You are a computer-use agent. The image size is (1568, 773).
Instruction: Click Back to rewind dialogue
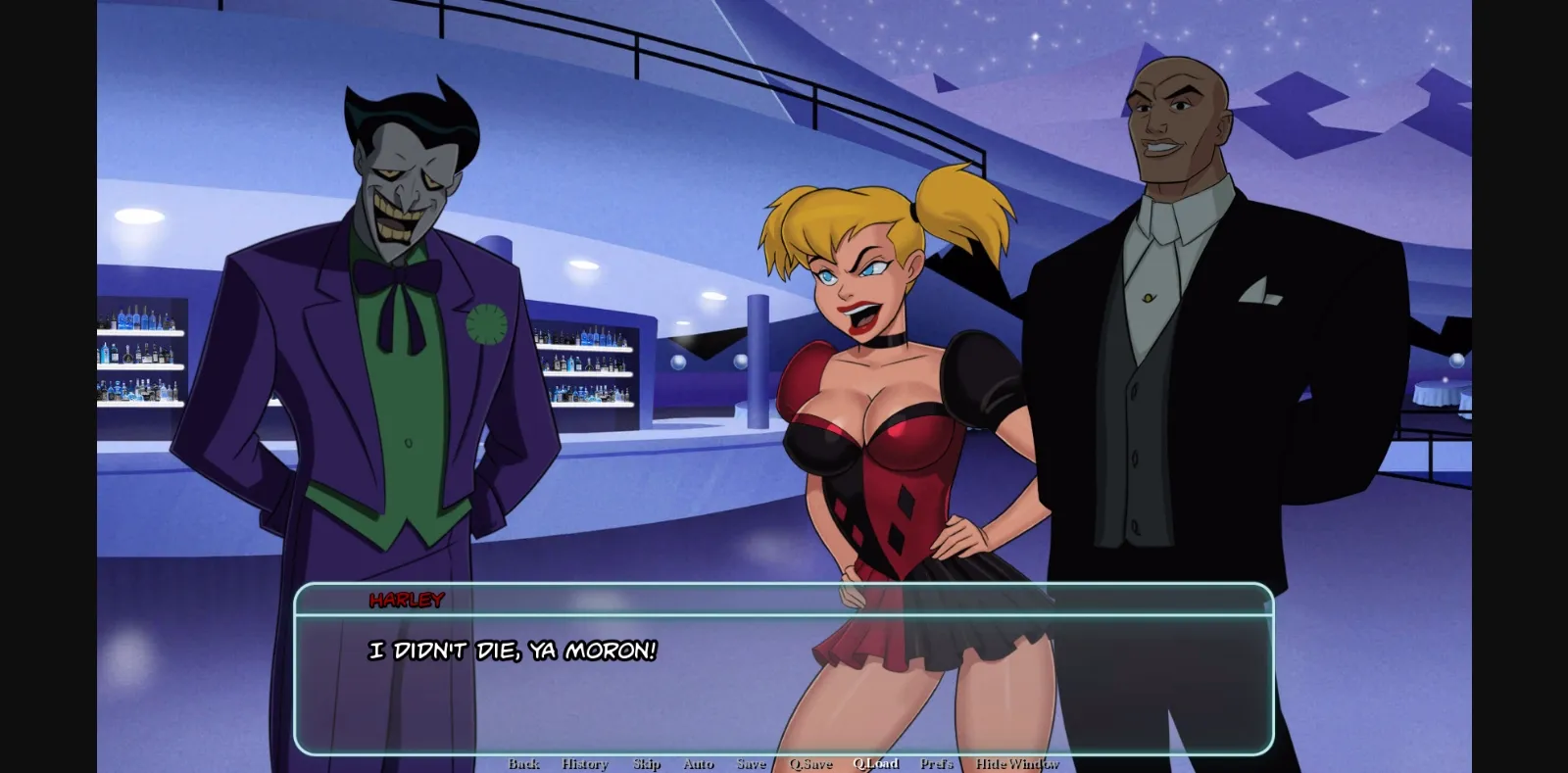point(525,763)
